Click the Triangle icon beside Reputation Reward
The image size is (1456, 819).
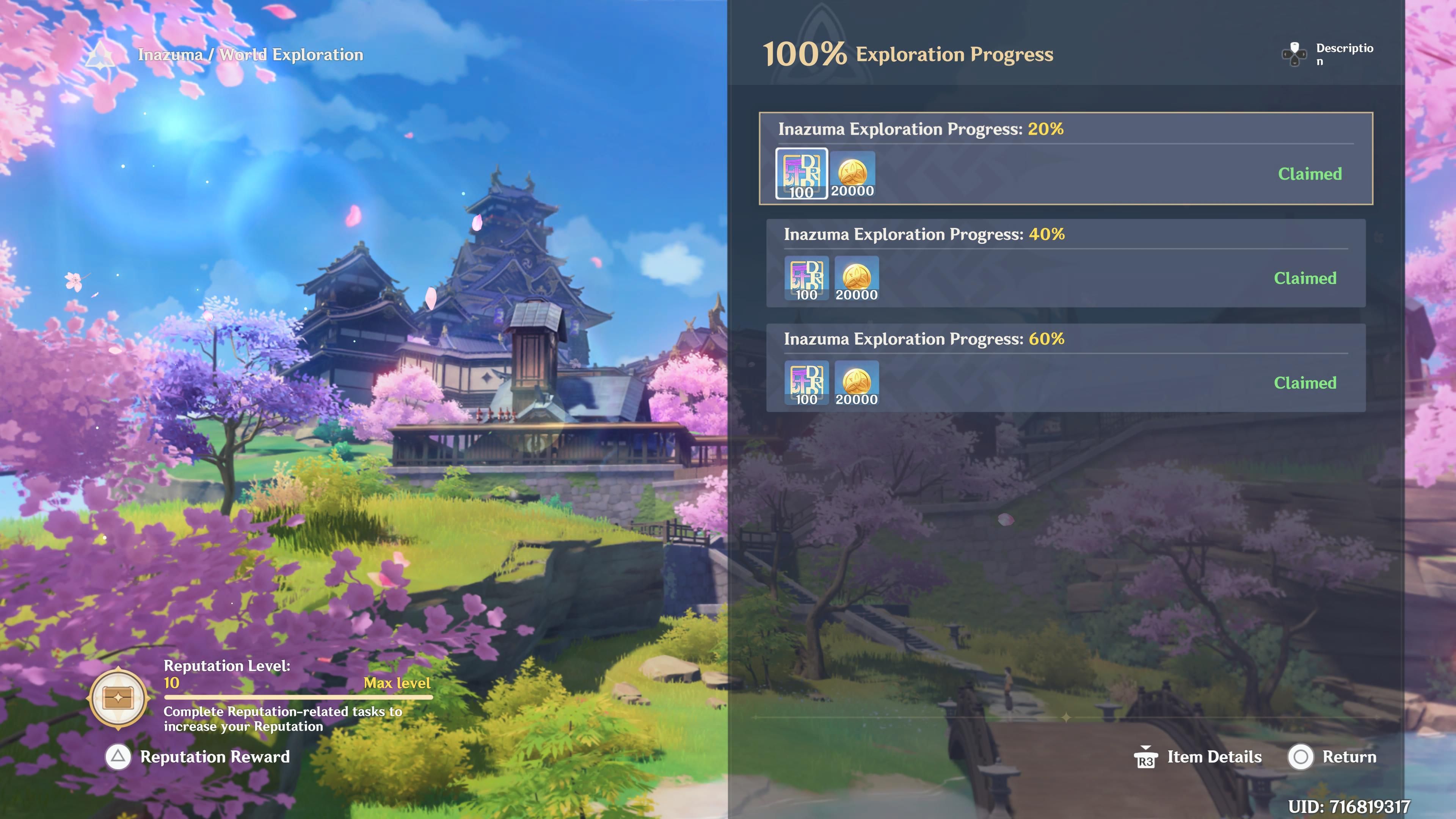[118, 757]
